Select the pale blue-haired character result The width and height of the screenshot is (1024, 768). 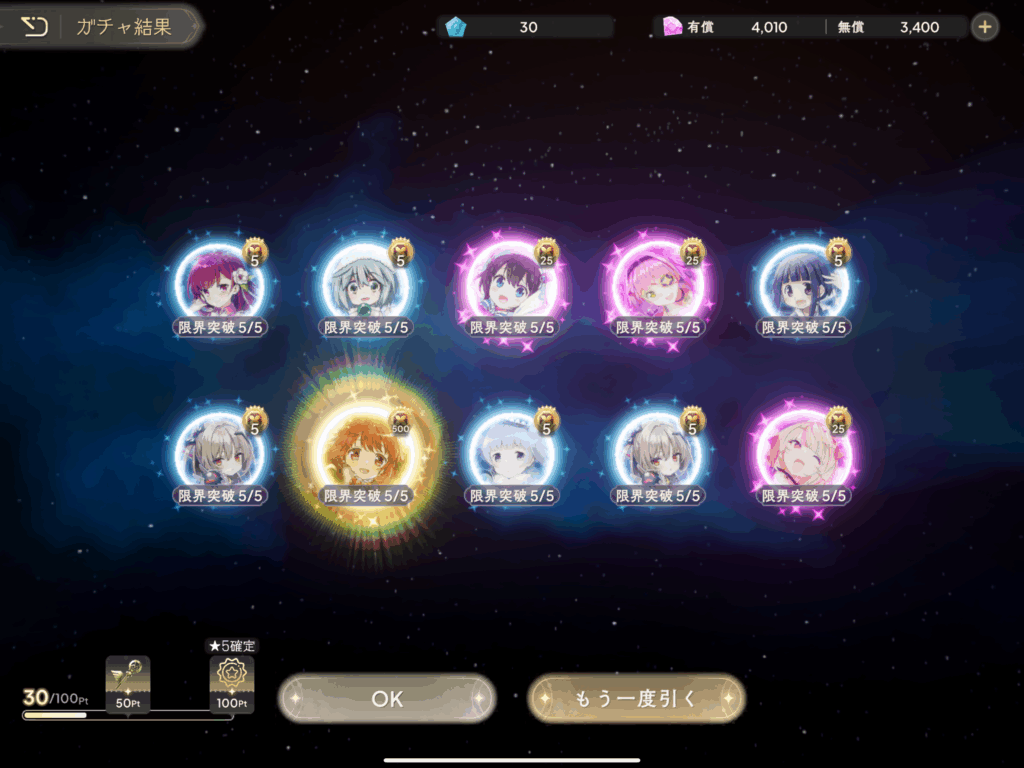[x=511, y=455]
